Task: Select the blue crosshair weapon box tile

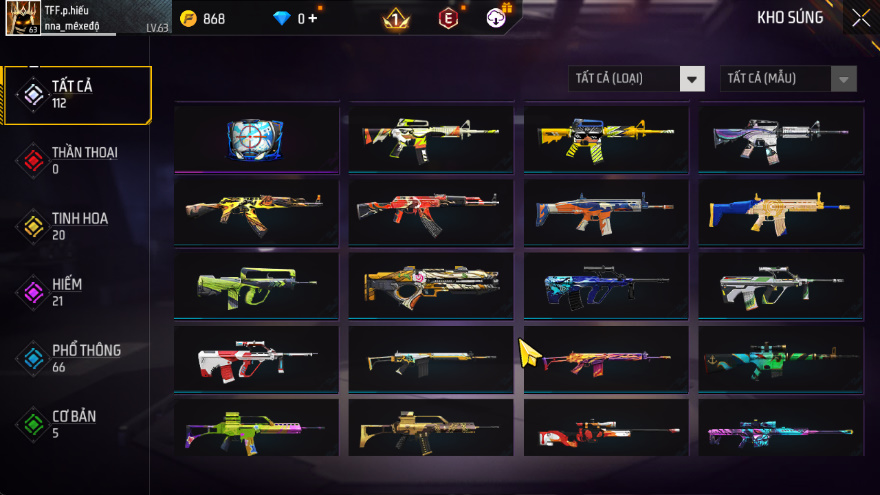Action: pyautogui.click(x=256, y=138)
